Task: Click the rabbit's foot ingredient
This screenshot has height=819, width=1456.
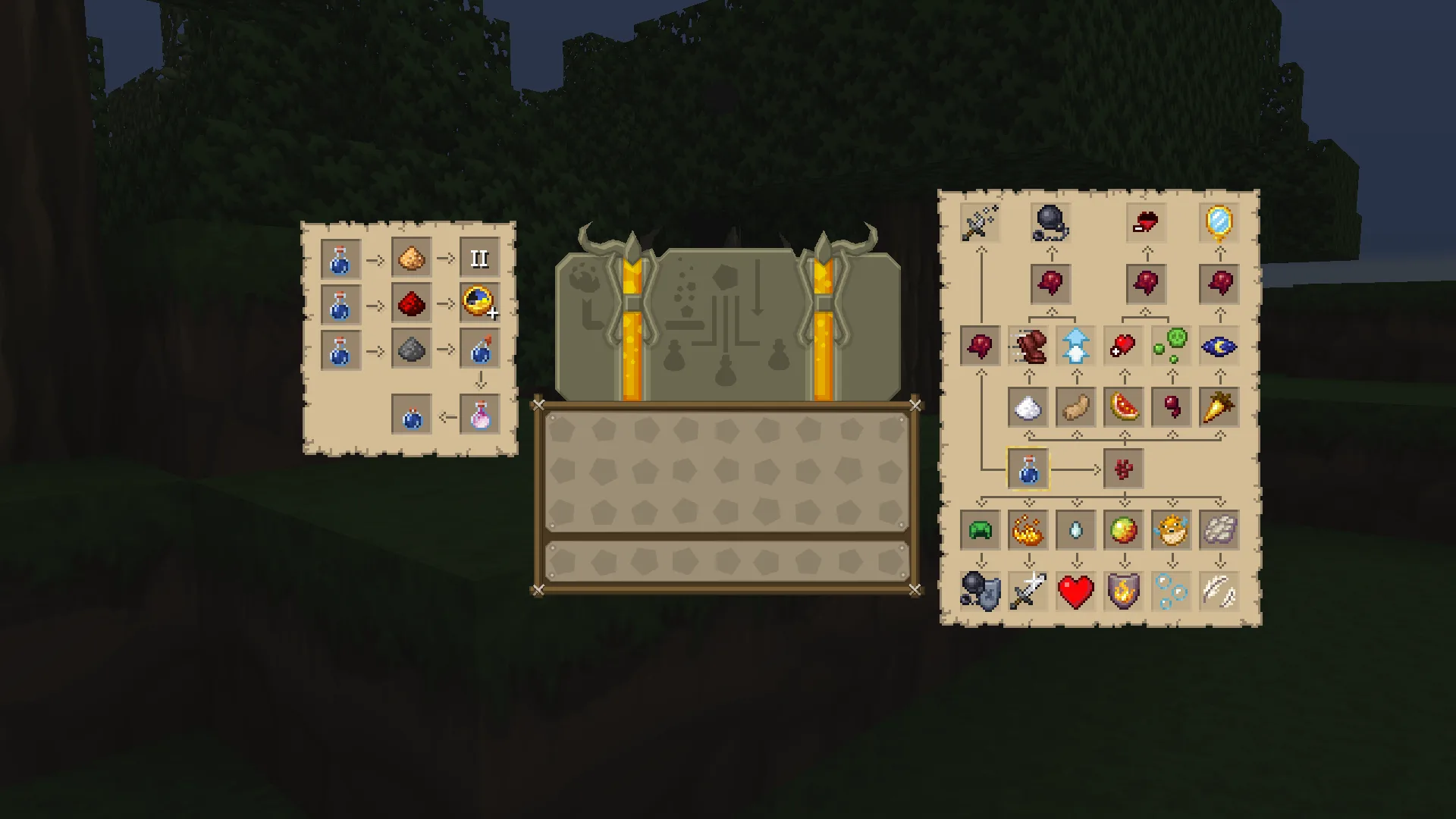Action: (x=1076, y=407)
